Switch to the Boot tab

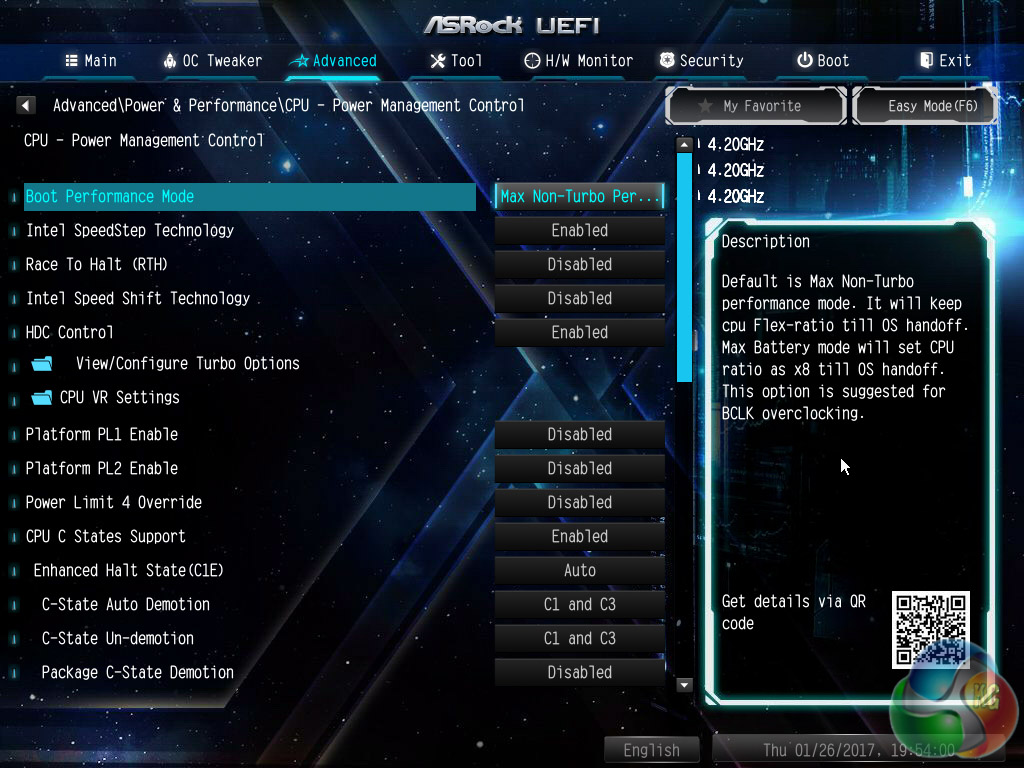click(822, 61)
